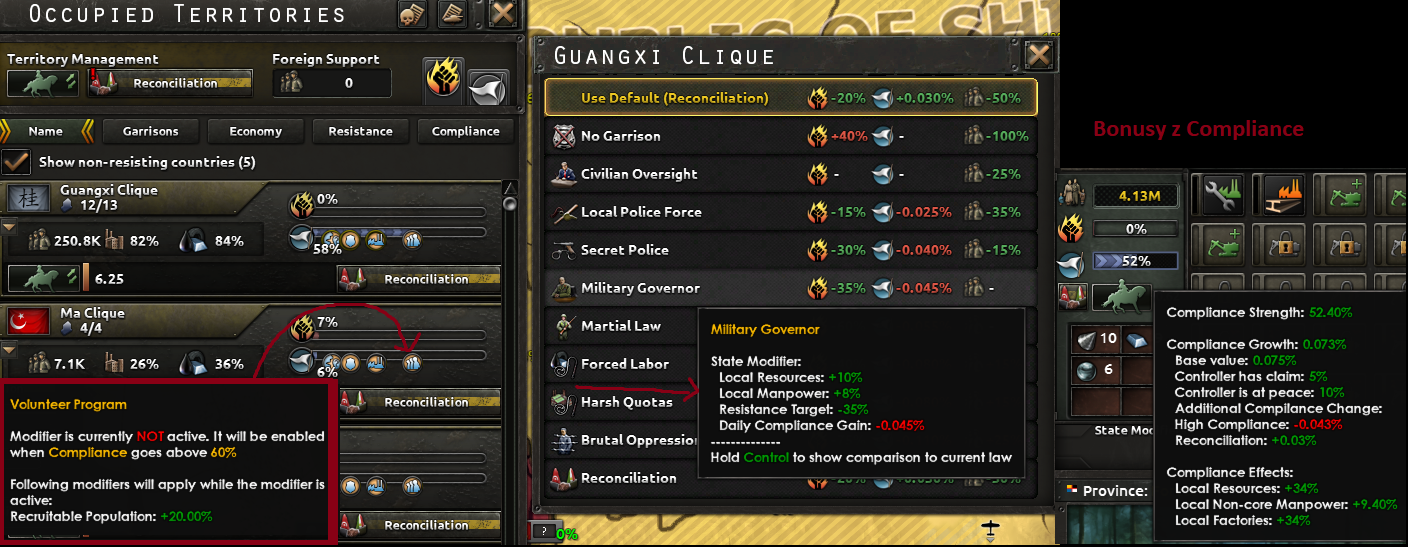Toggle Show non-resisting countries checkbox
The height and width of the screenshot is (547, 1408).
16,161
